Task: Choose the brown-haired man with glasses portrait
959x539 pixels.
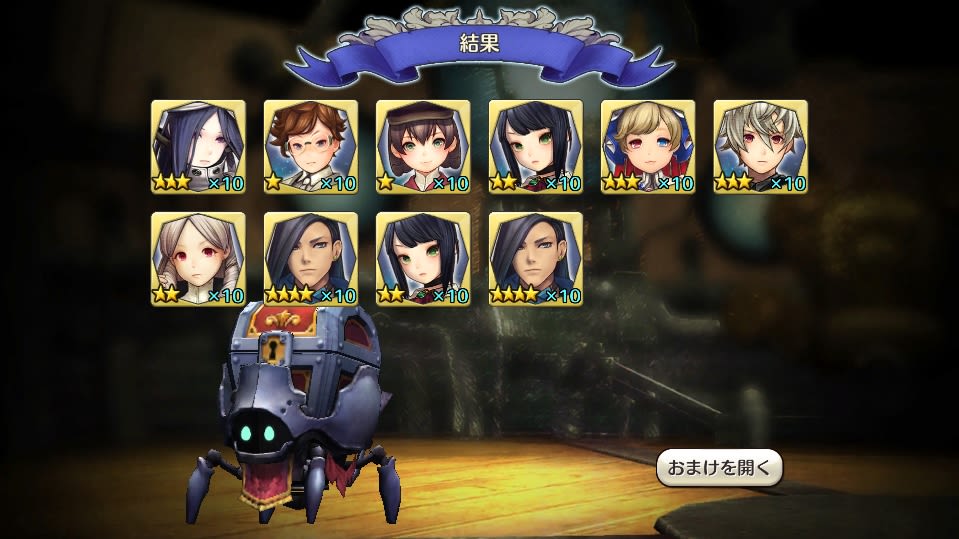Action: click(311, 146)
